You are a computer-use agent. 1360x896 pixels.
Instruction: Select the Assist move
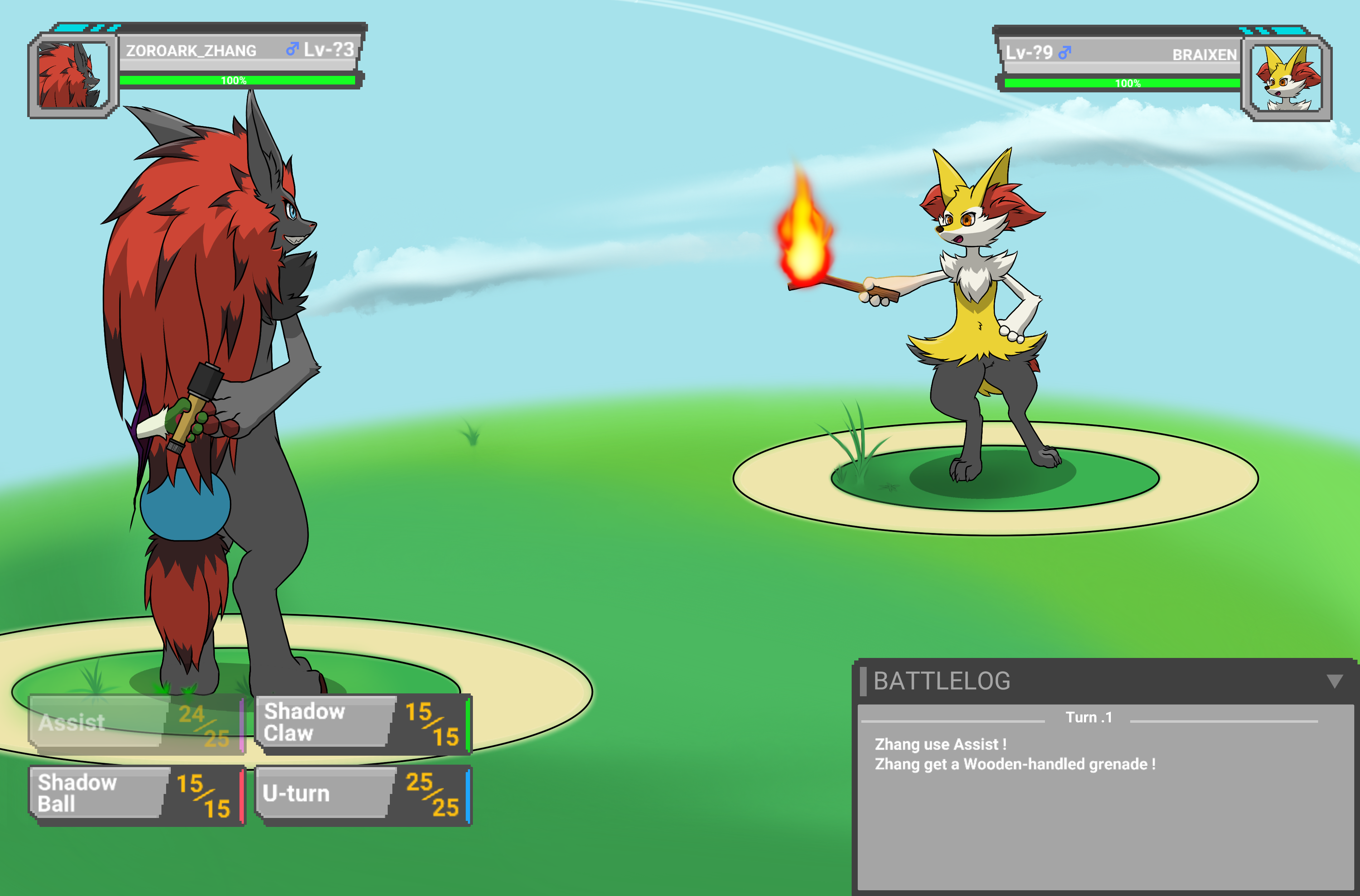(136, 723)
